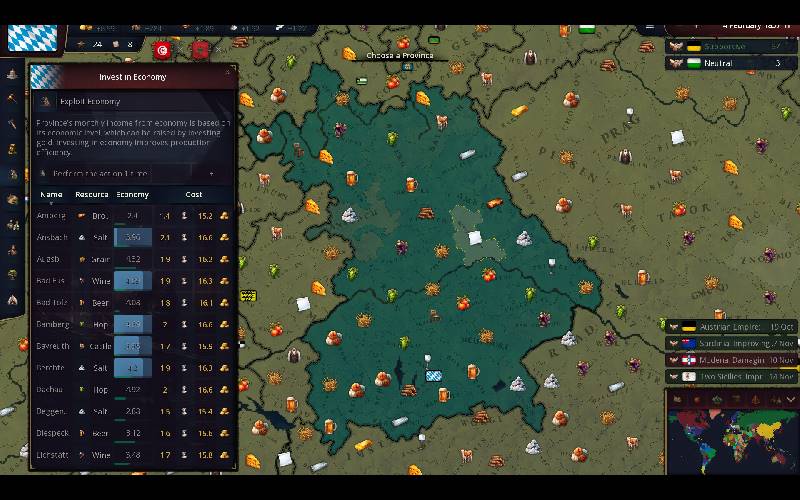The width and height of the screenshot is (800, 500).
Task: Sort the list by Name column
Action: click(x=51, y=194)
